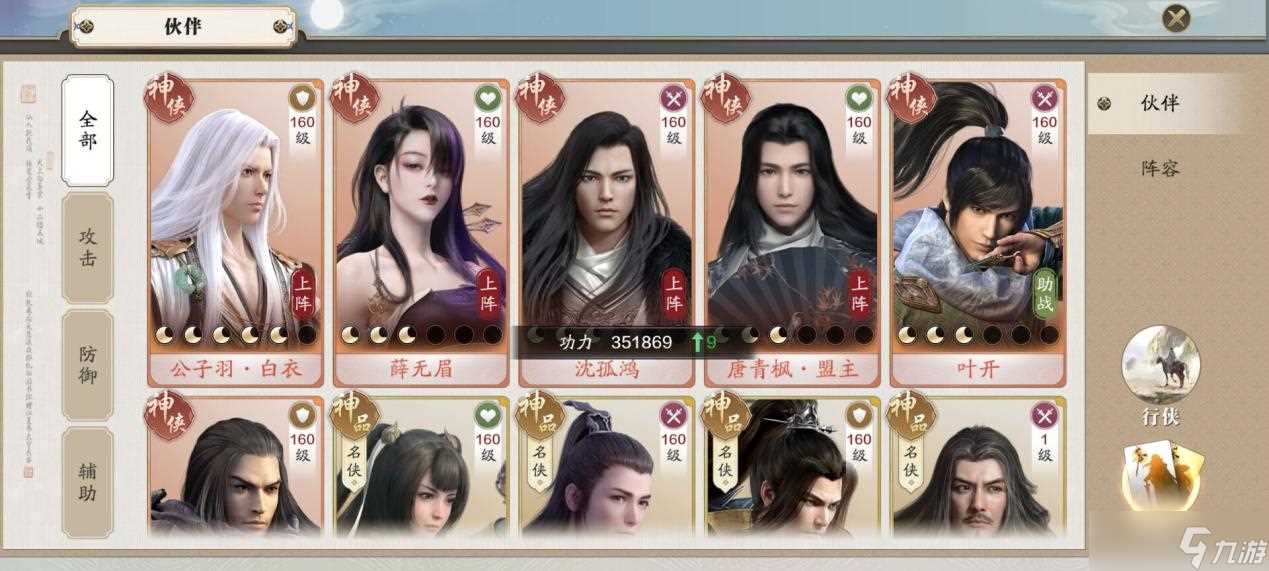Select the 唐青枫·盟主 companion card
The image size is (1269, 571).
792,230
